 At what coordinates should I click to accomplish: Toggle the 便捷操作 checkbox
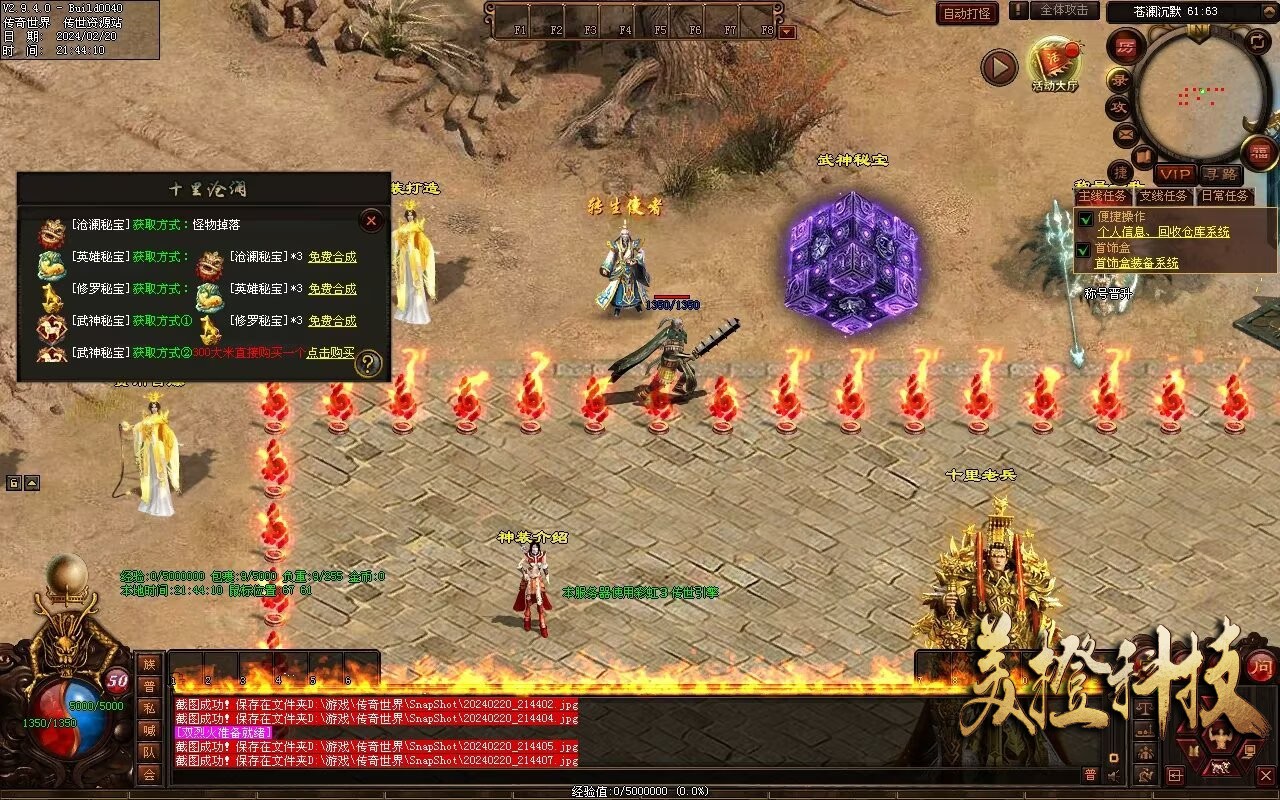(x=1085, y=219)
